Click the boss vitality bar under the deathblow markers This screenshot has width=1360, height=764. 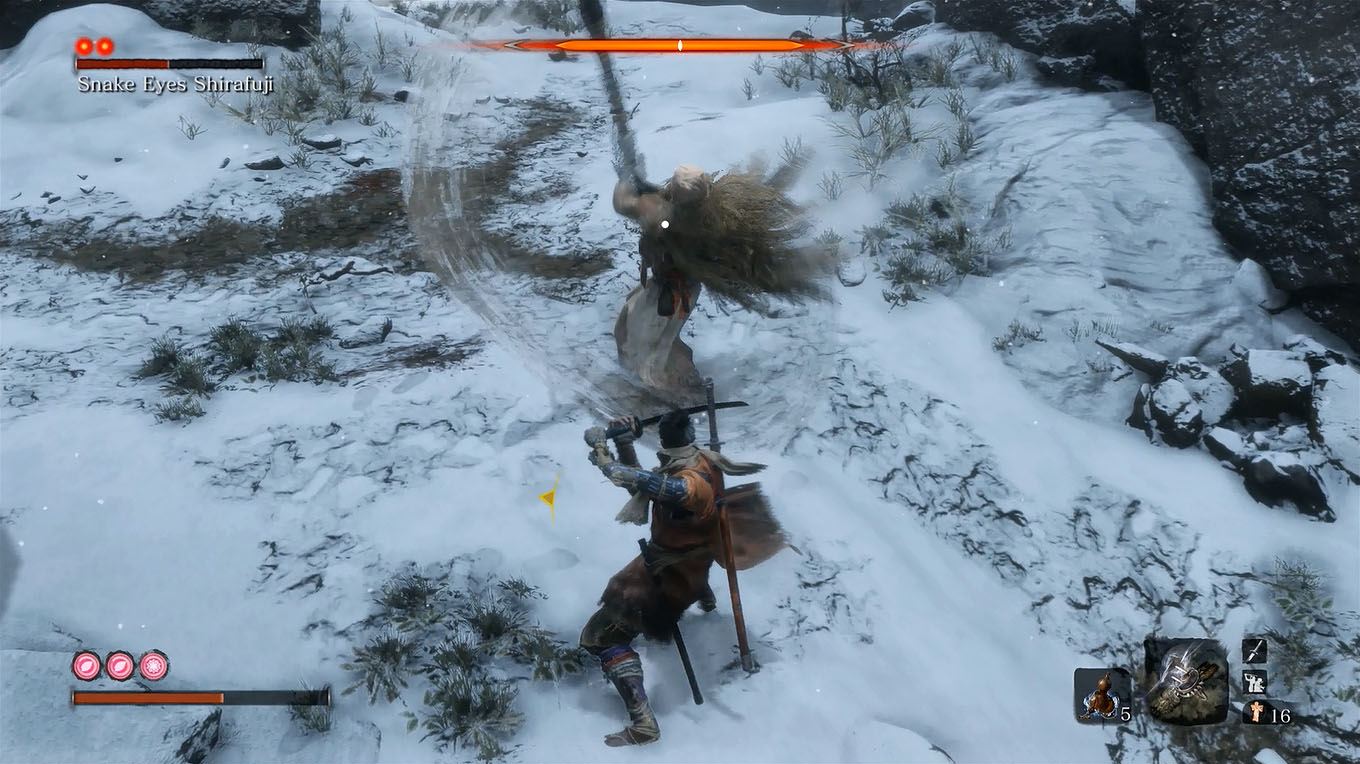click(170, 64)
